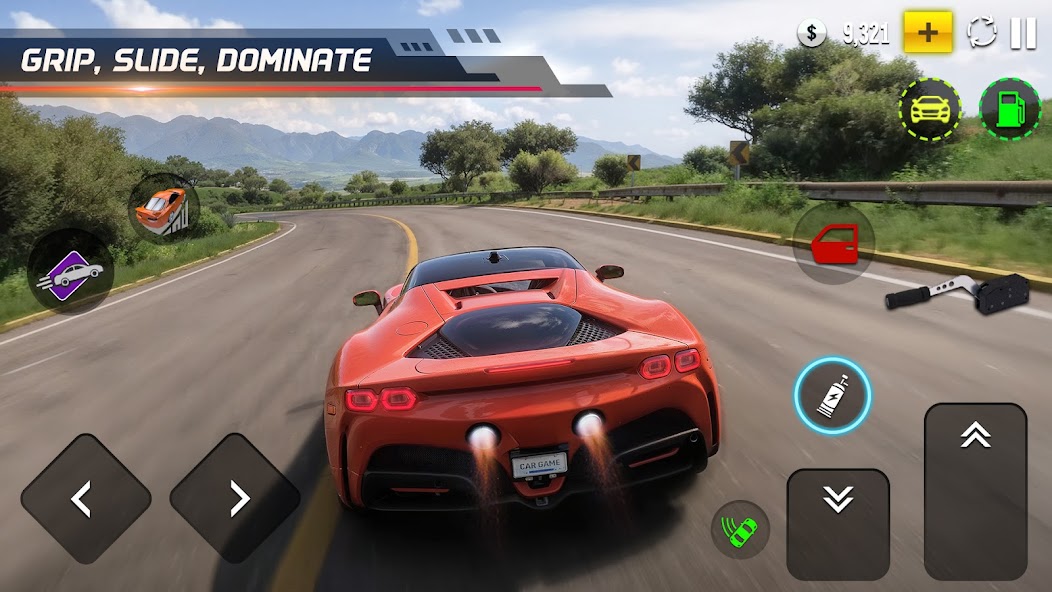Screen dimensions: 1052x592
Task: Open the red car door button
Action: point(834,243)
